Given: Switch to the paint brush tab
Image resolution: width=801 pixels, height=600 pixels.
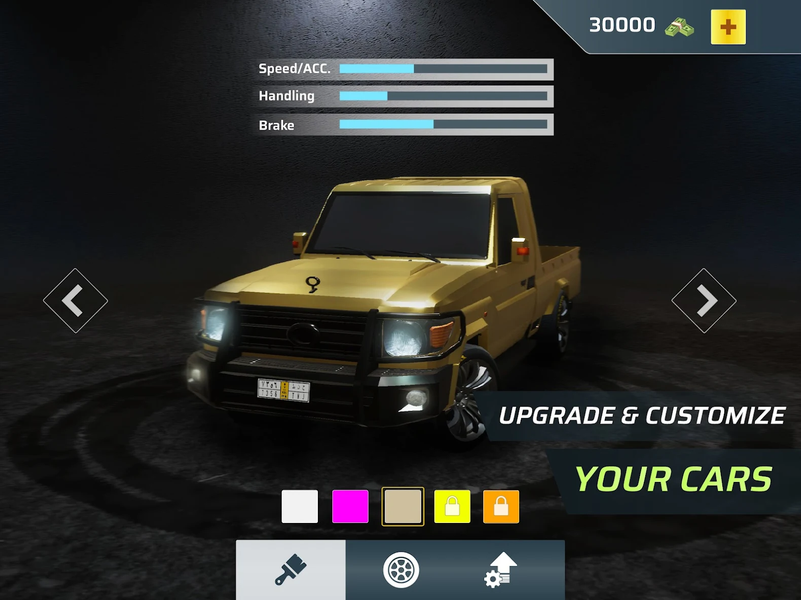Looking at the screenshot, I should (x=291, y=570).
